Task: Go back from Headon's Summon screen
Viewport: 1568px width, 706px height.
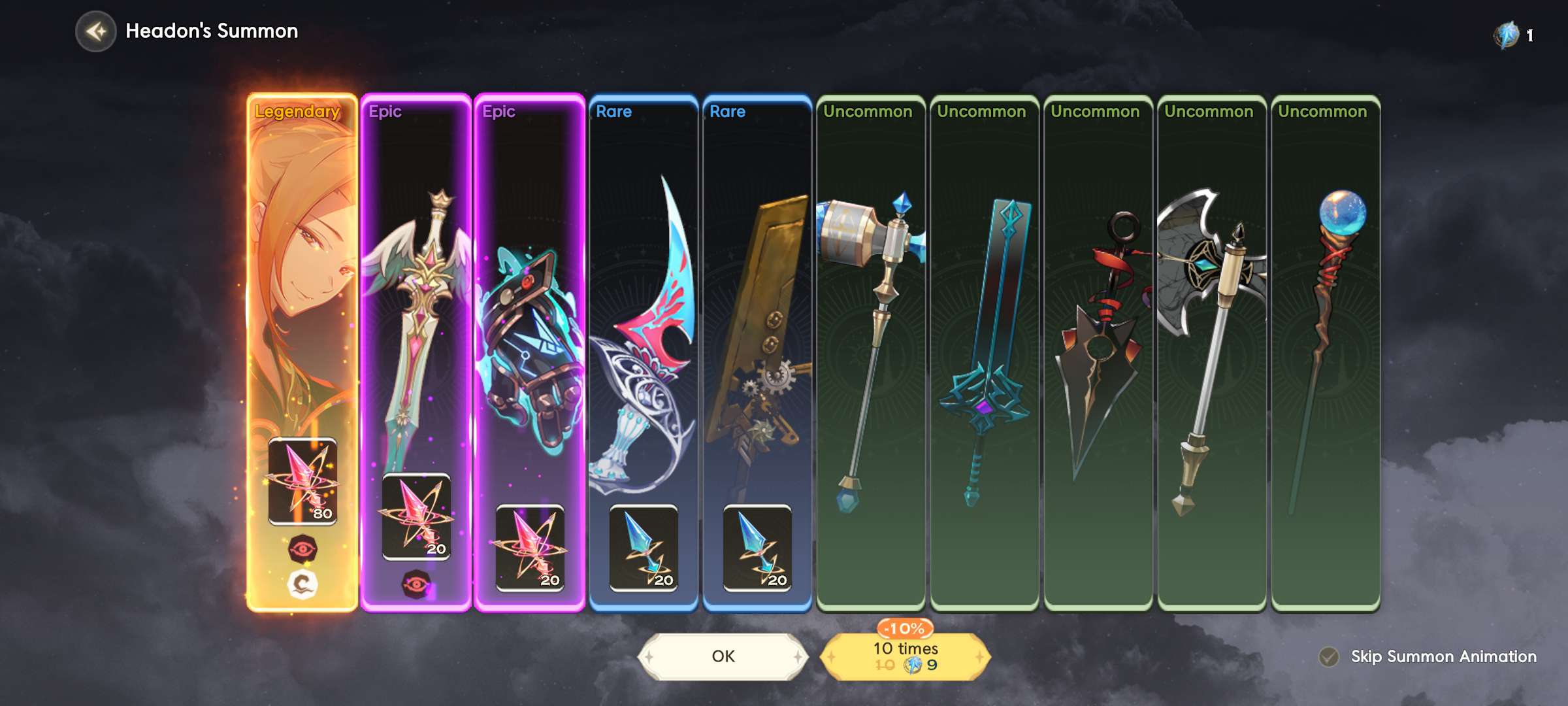Action: point(96,31)
